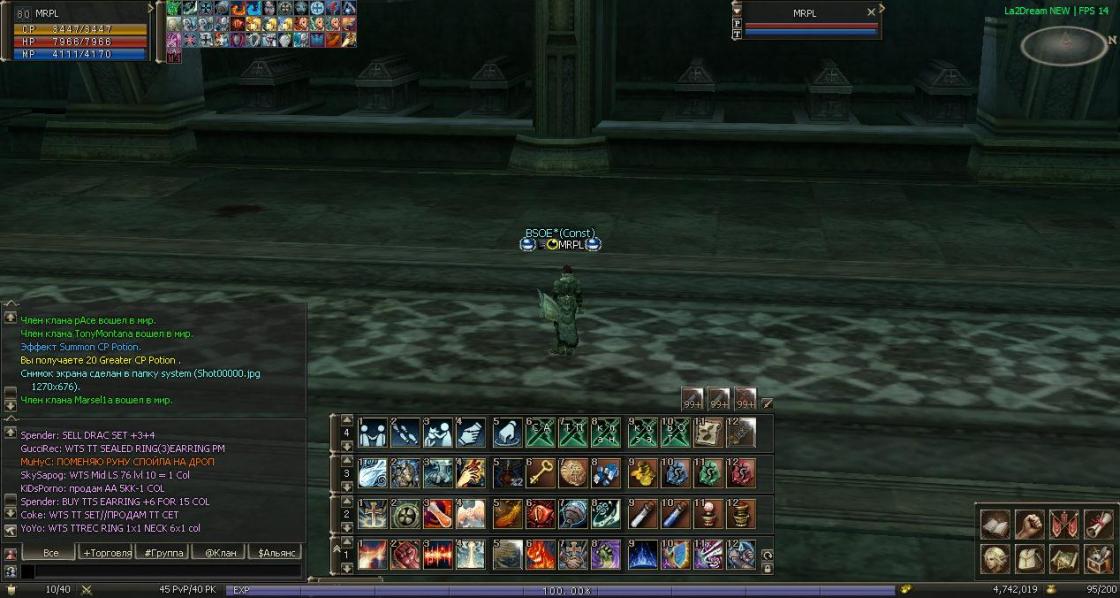The width and height of the screenshot is (1120, 598).
Task: Open the skills book menu icon
Action: [x=994, y=523]
